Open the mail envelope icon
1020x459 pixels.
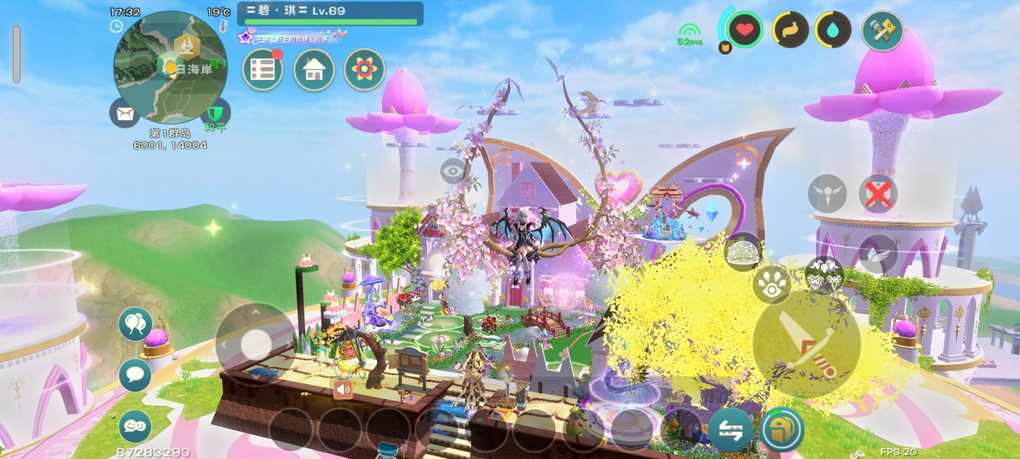125,113
